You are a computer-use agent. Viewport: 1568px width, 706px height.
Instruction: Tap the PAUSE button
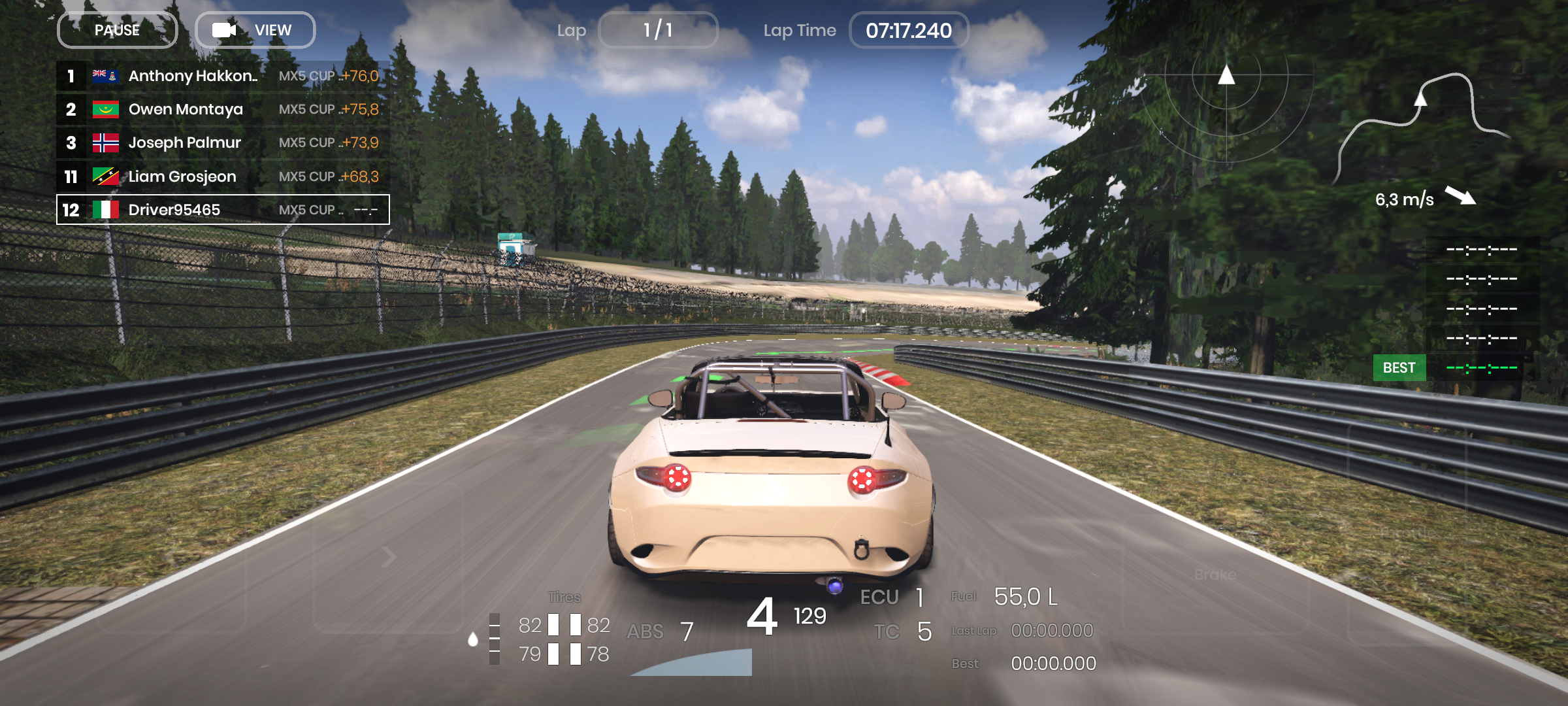(x=118, y=30)
